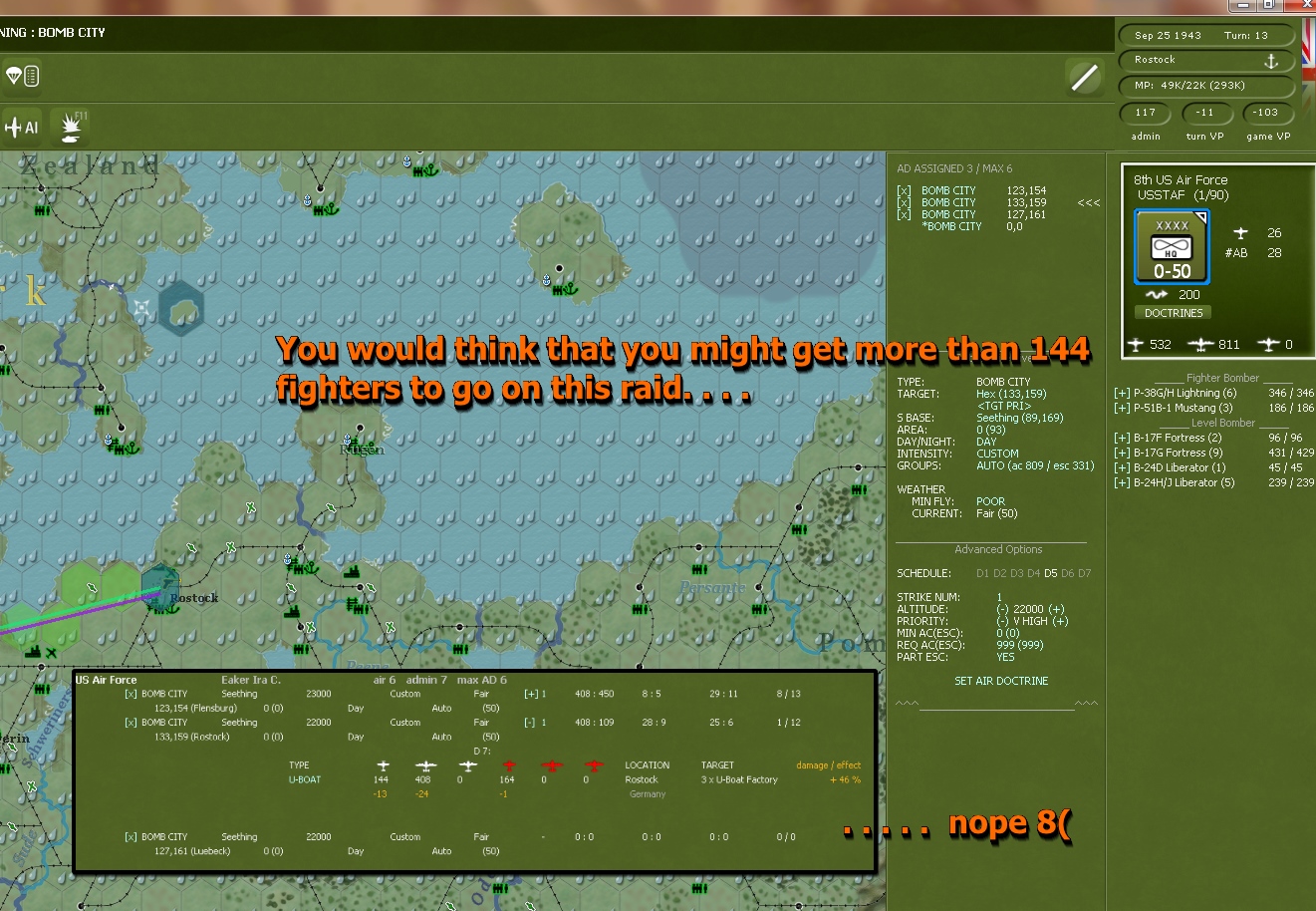Click the paradrop air transport list icon
The height and width of the screenshot is (911, 1316).
click(x=21, y=75)
